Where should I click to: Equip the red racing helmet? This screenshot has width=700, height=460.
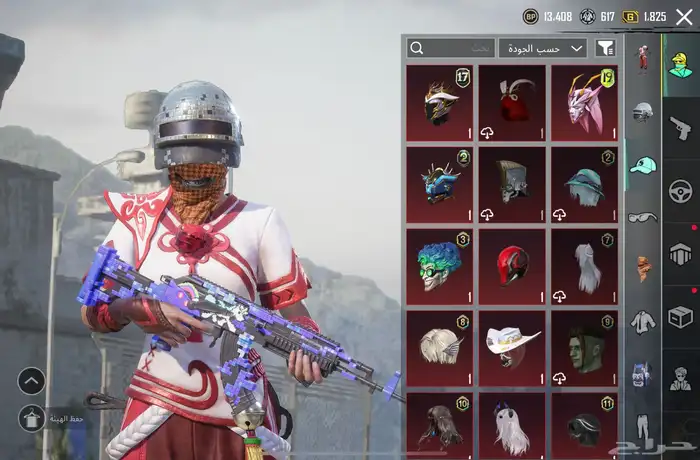point(512,266)
